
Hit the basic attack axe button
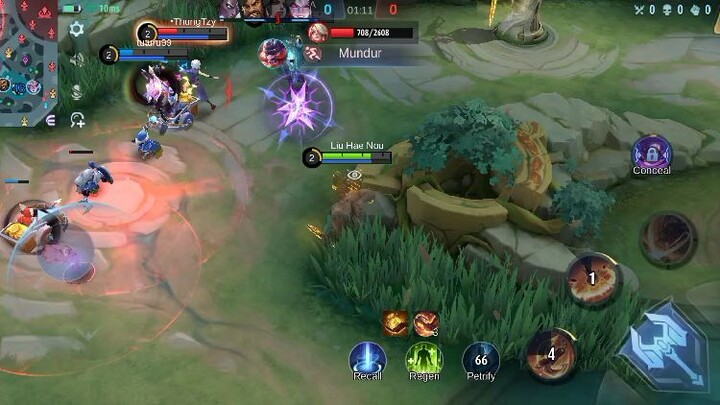[664, 347]
